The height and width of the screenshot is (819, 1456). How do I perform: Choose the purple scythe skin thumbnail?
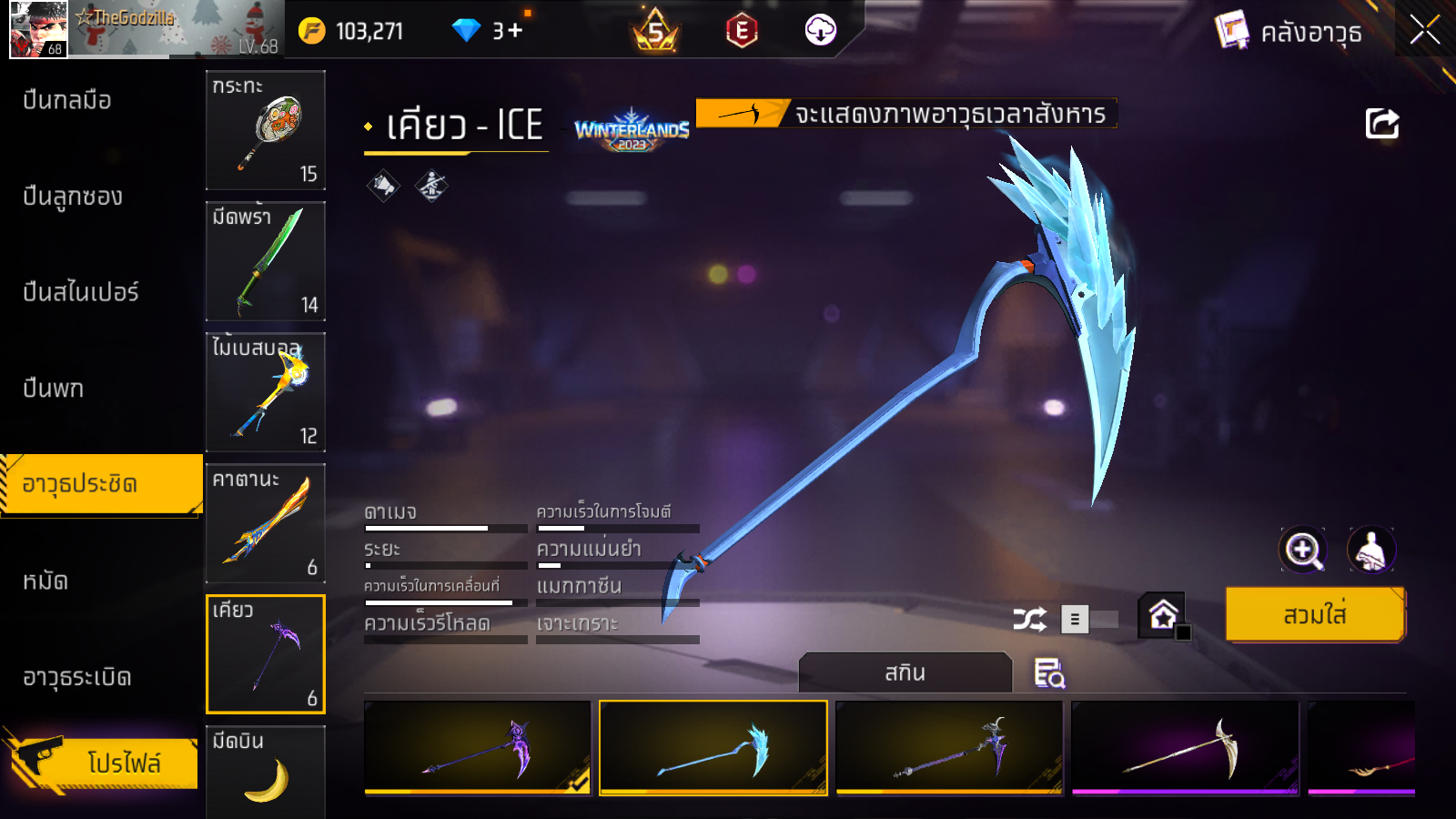[478, 748]
